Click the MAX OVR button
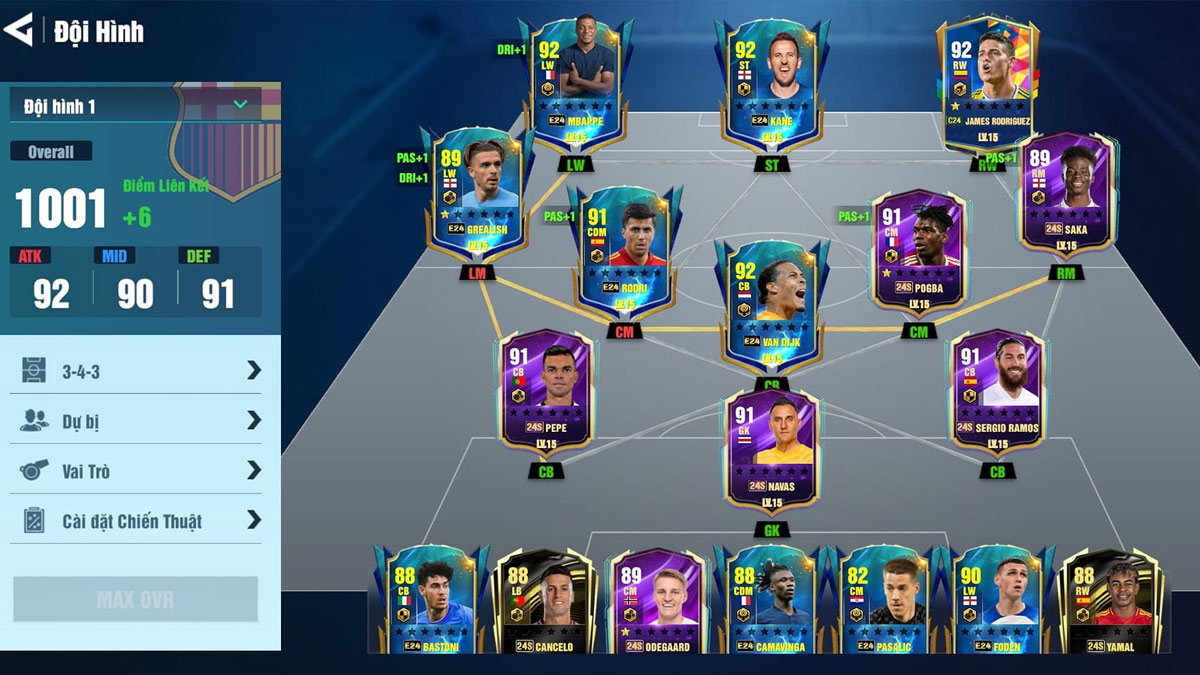Screen dimensions: 1200x675 (135, 600)
